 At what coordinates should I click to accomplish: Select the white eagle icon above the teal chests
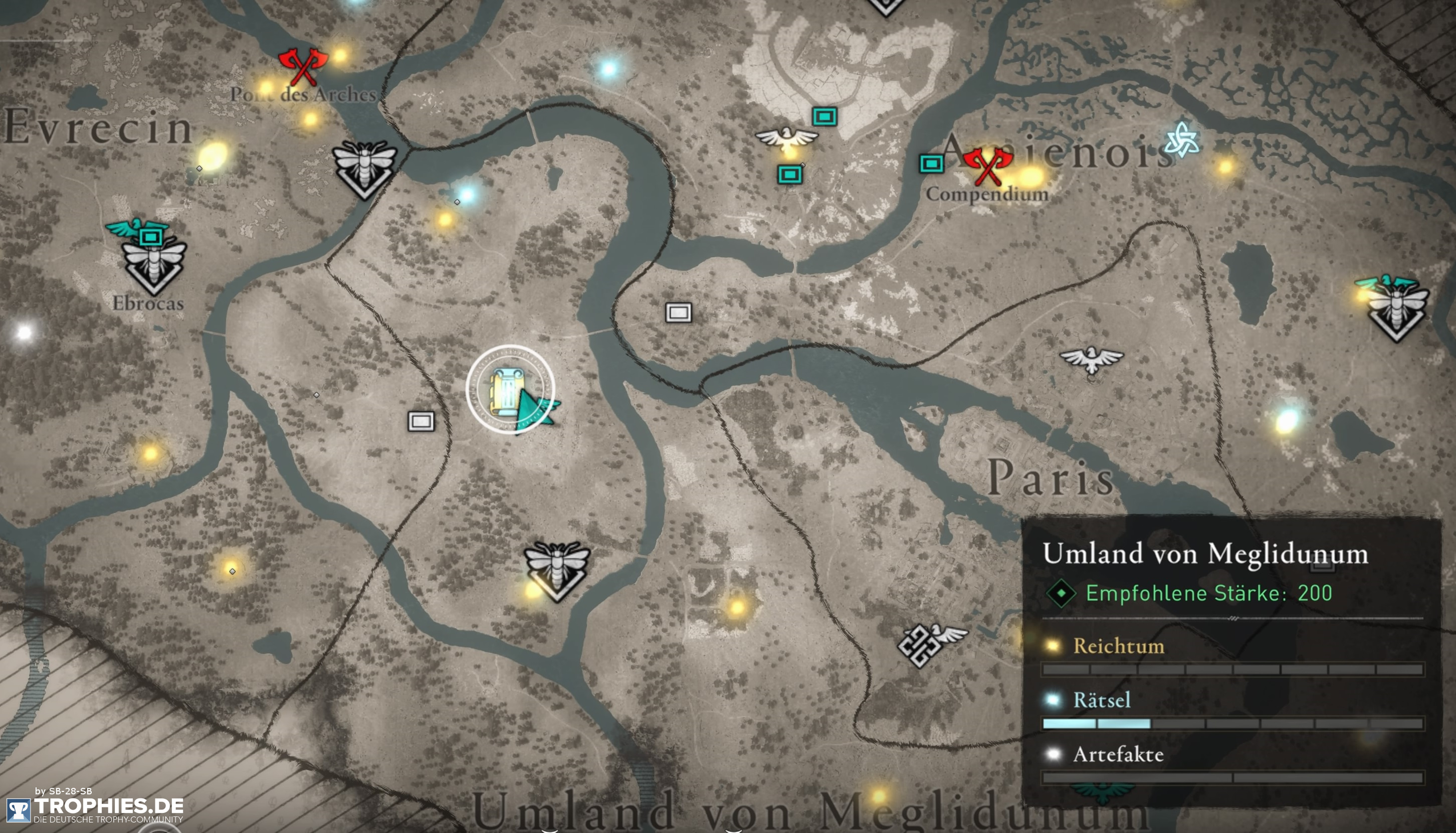click(786, 137)
